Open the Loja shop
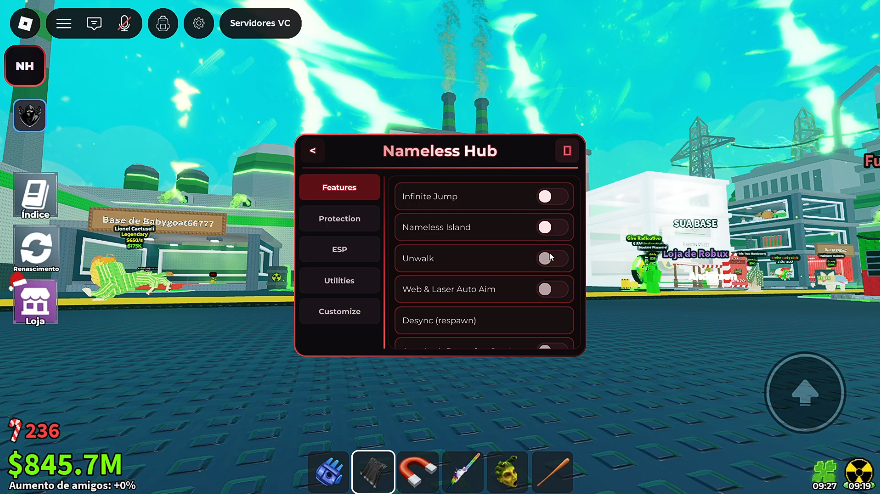This screenshot has width=880, height=494. pos(35,302)
